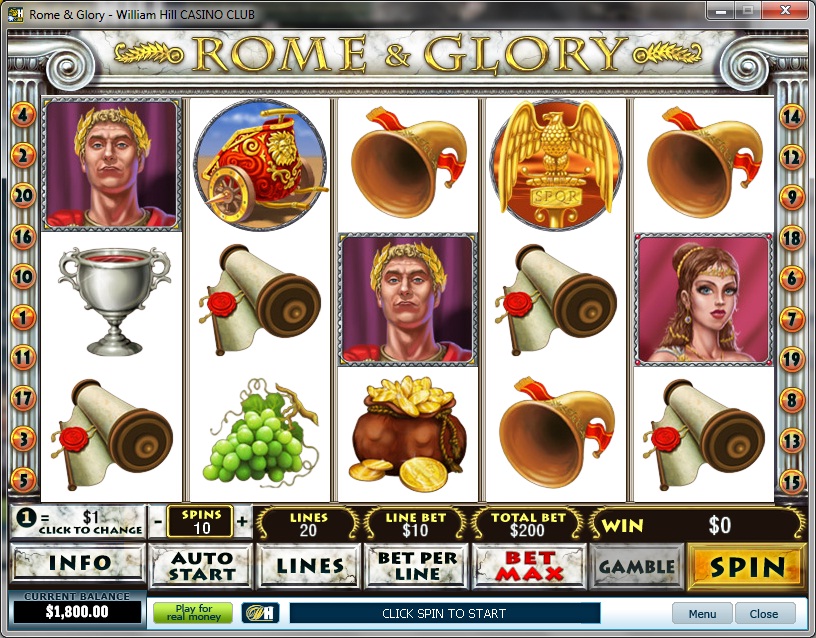Click Play for real money
The image size is (816, 638).
tap(192, 613)
